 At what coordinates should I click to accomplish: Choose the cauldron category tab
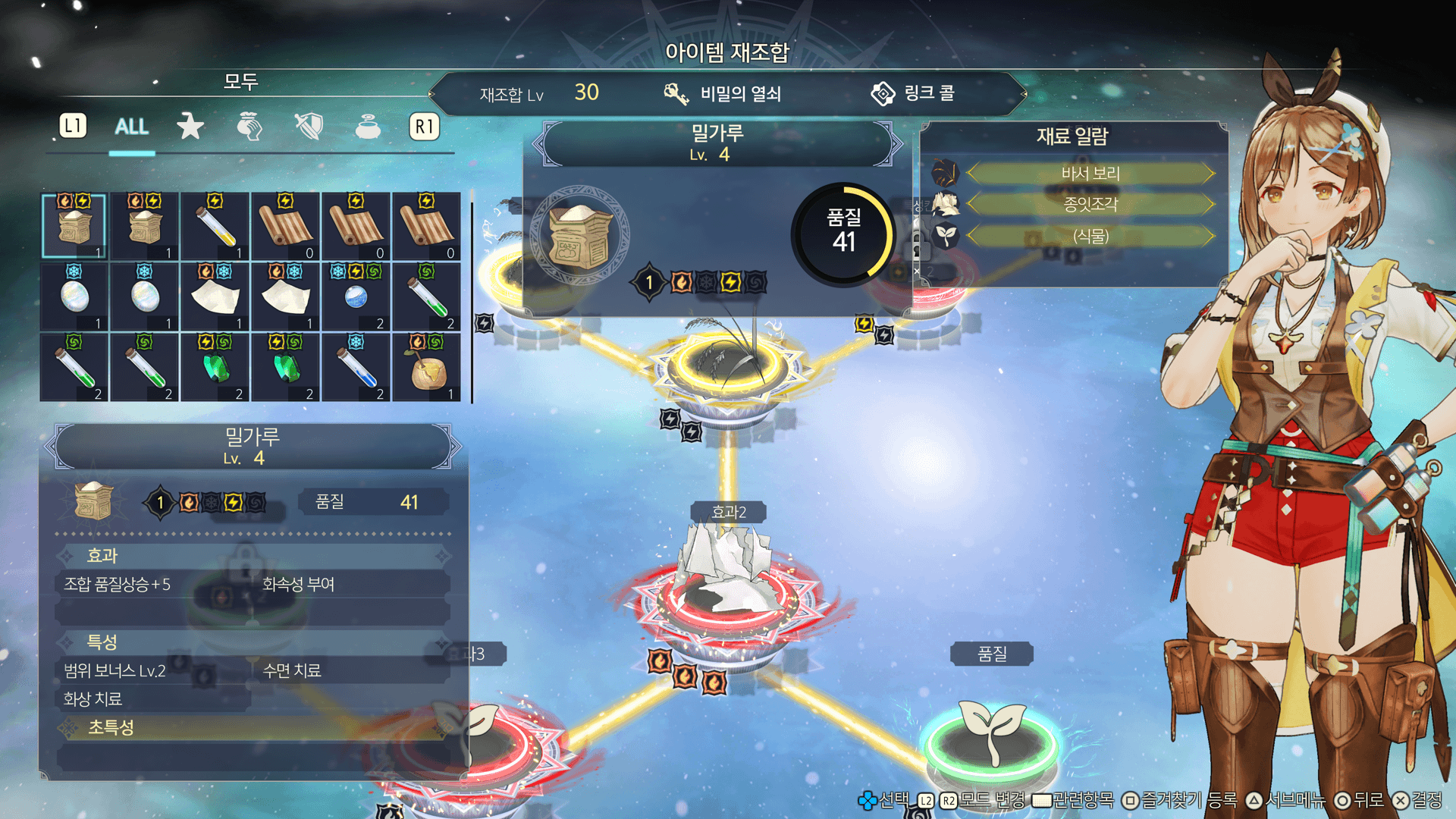point(368,127)
